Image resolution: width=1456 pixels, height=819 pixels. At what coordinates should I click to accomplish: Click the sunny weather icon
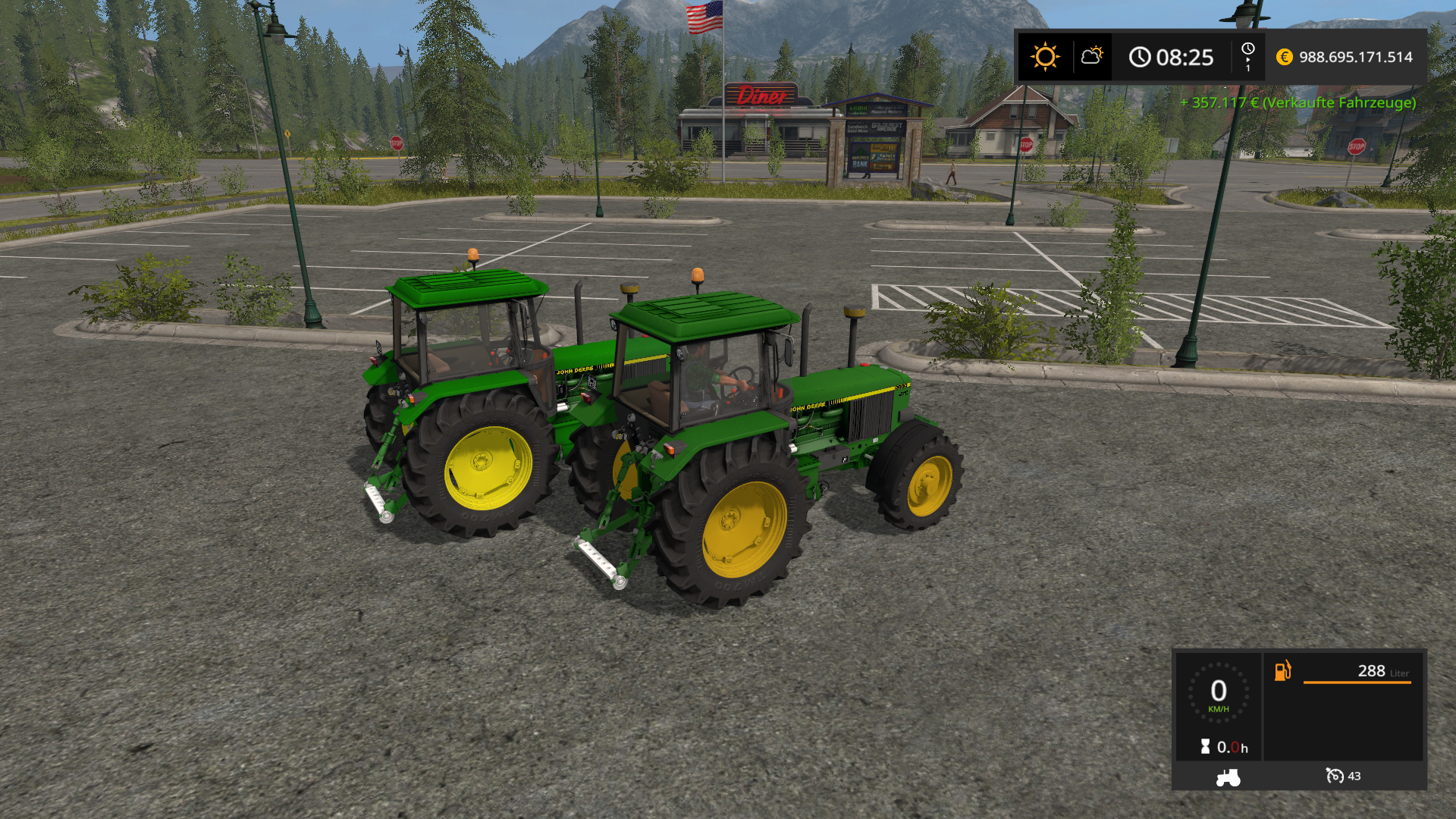[x=1044, y=57]
